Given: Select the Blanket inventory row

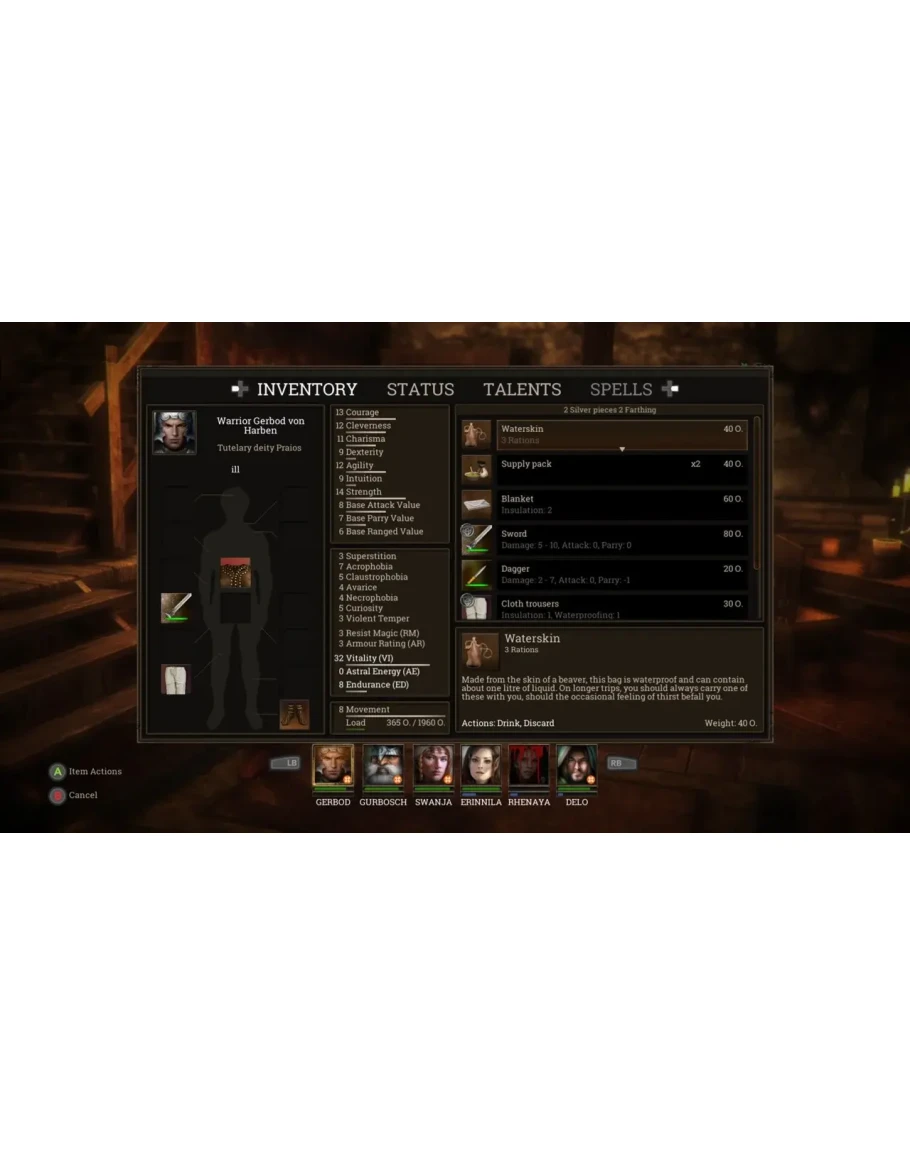Looking at the screenshot, I should point(620,504).
